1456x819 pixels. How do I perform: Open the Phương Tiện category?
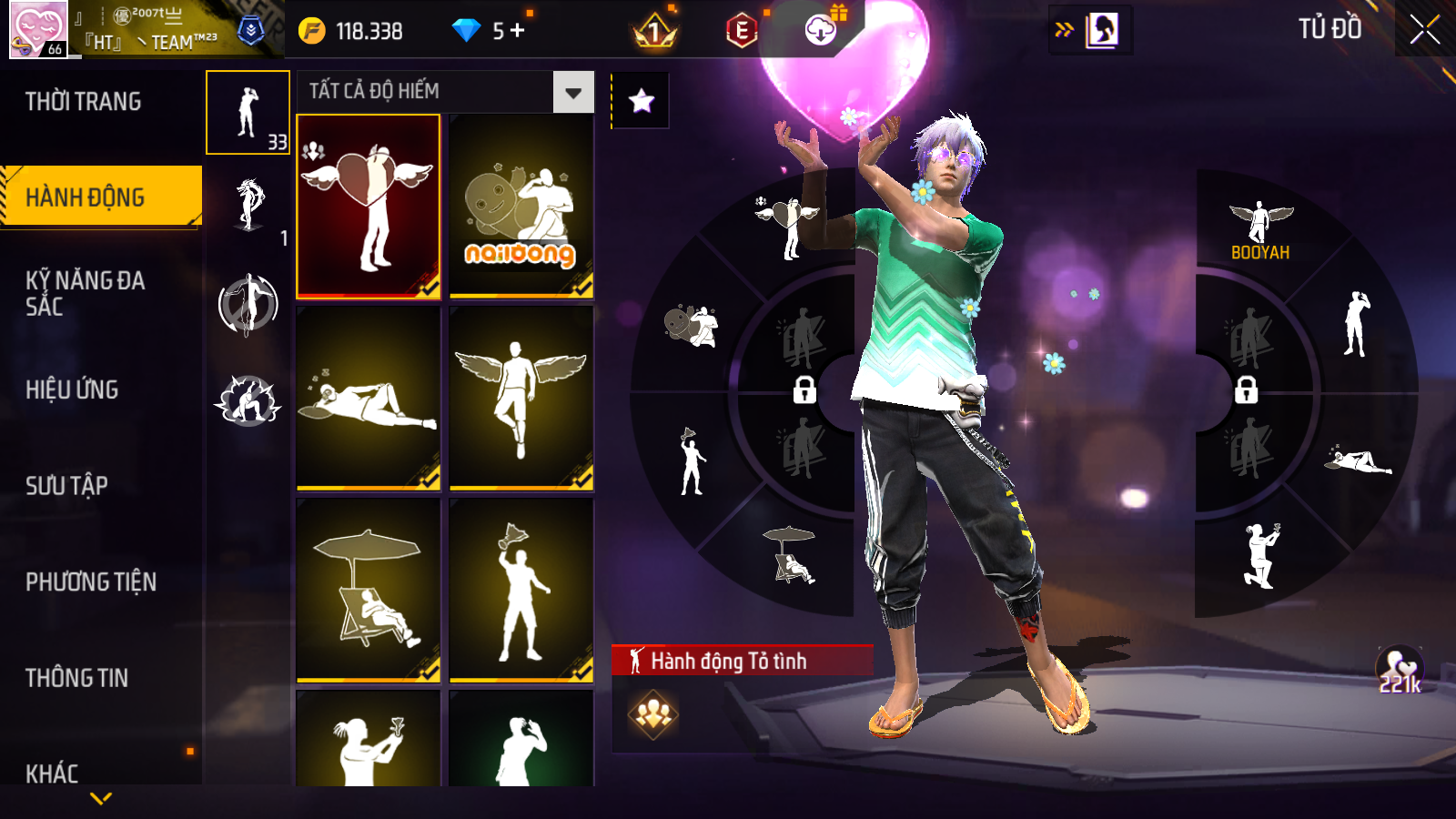click(x=91, y=582)
